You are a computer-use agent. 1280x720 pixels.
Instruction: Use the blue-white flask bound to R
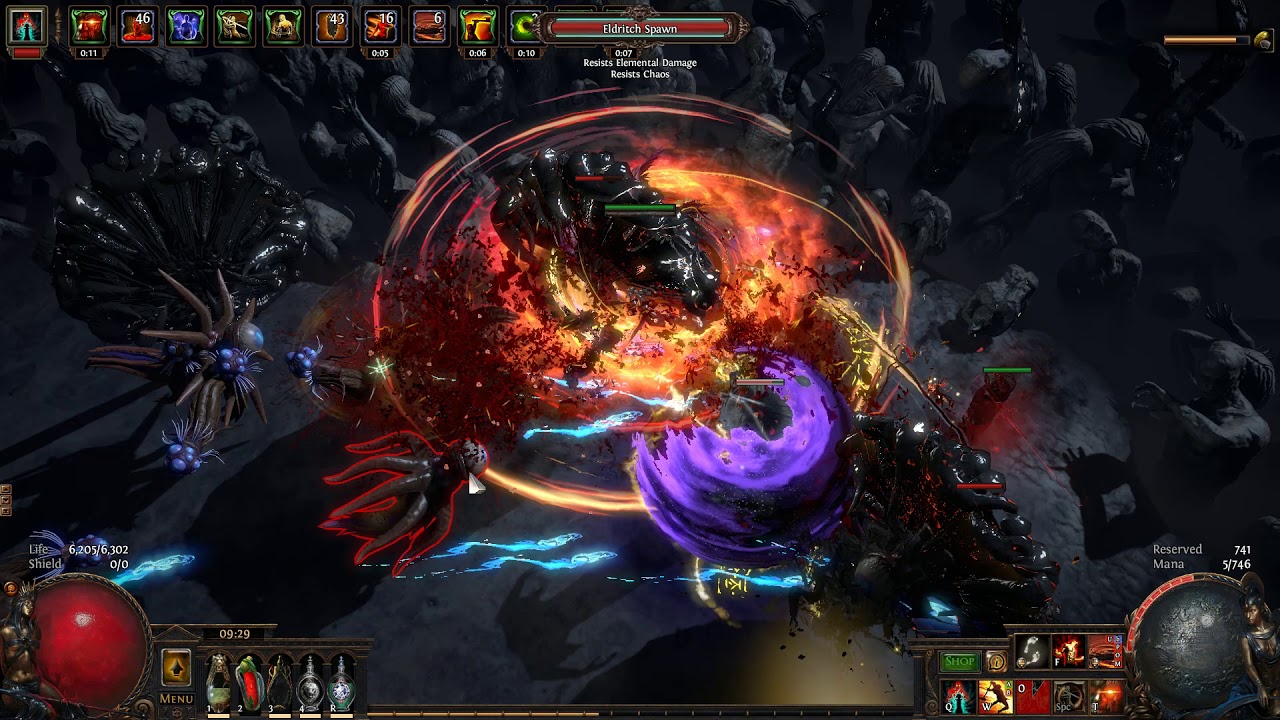click(342, 683)
